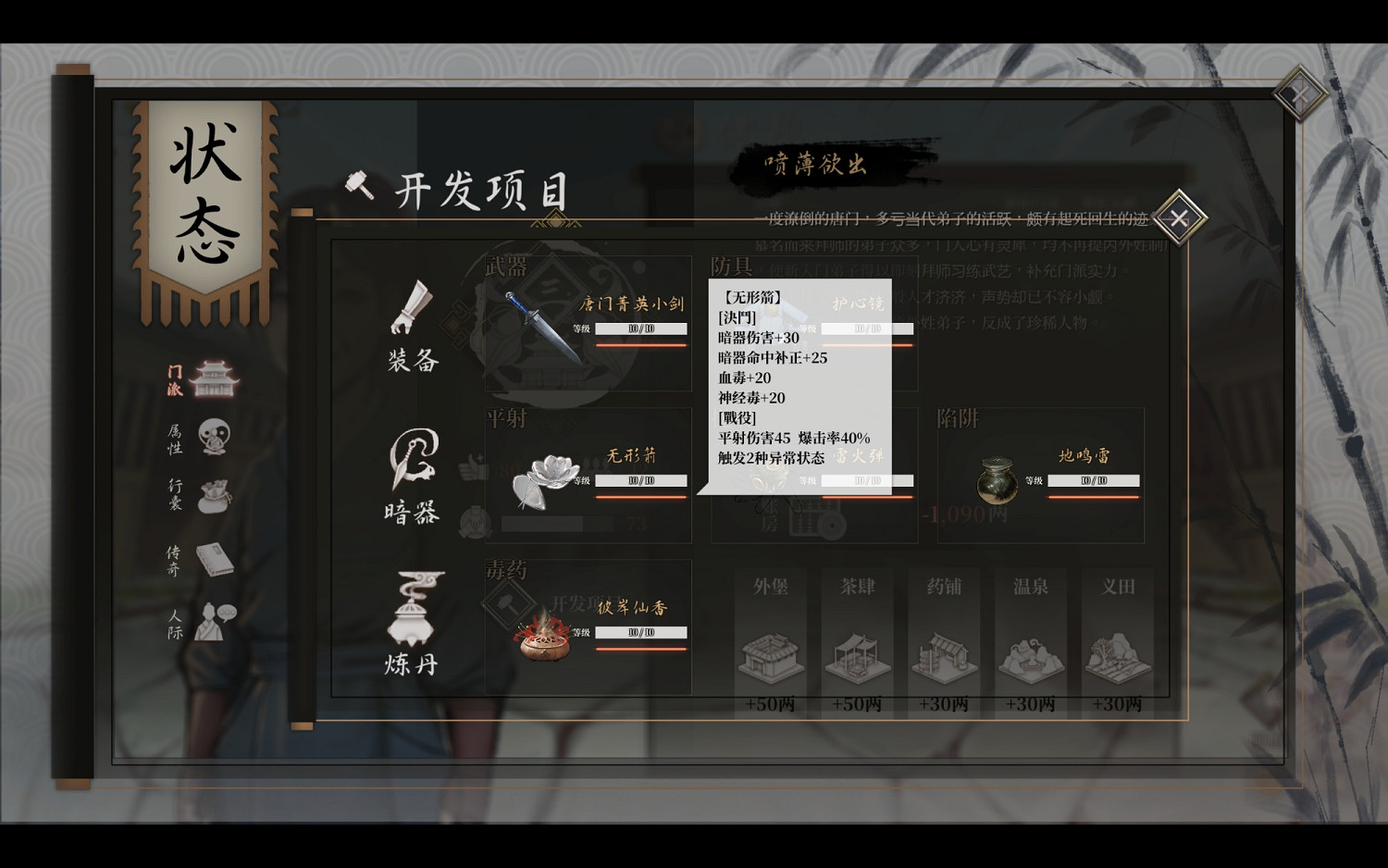
Task: Click the 茶肆 teahouse building icon
Action: click(x=857, y=655)
